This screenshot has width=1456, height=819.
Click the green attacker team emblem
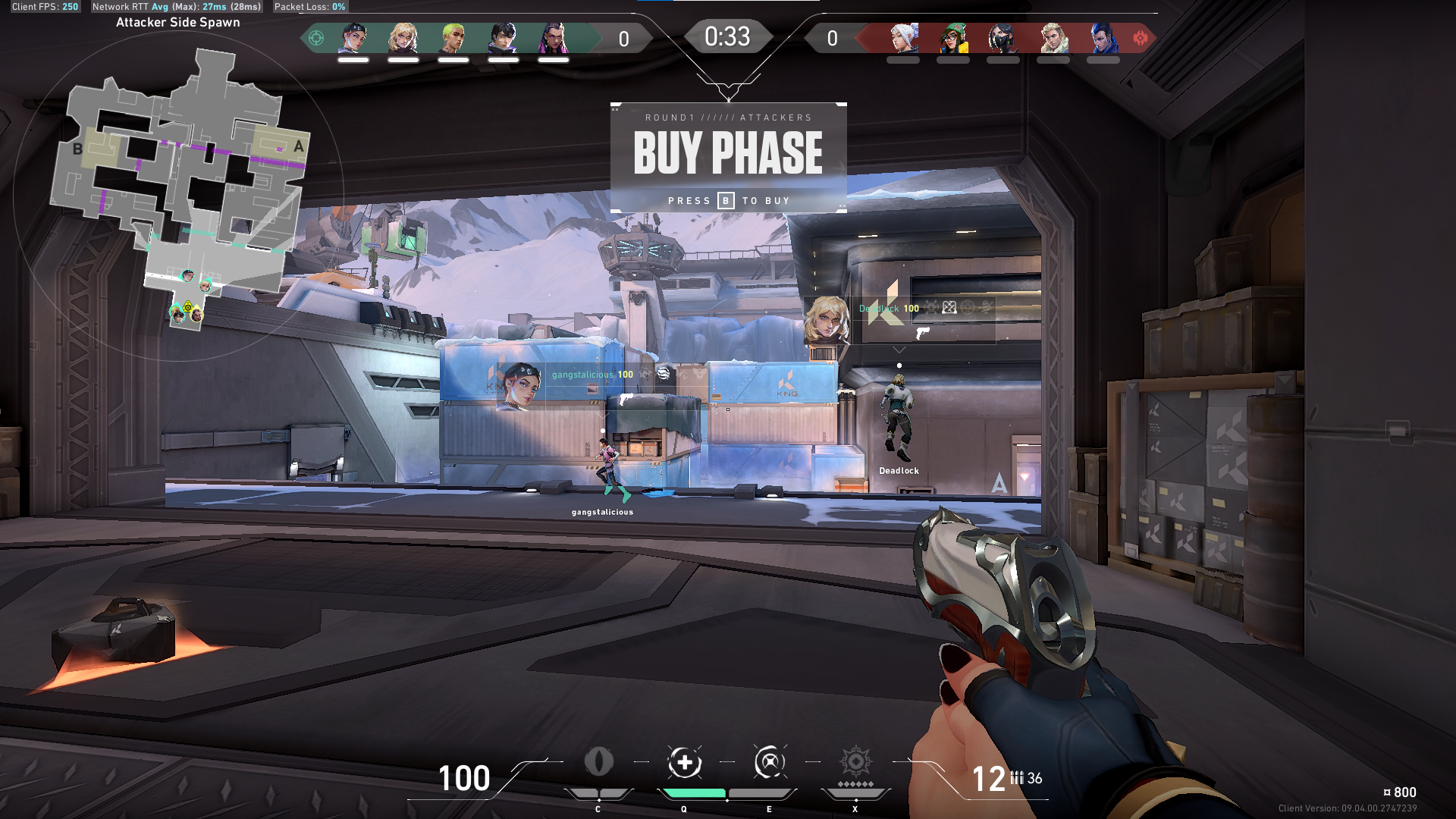click(316, 38)
